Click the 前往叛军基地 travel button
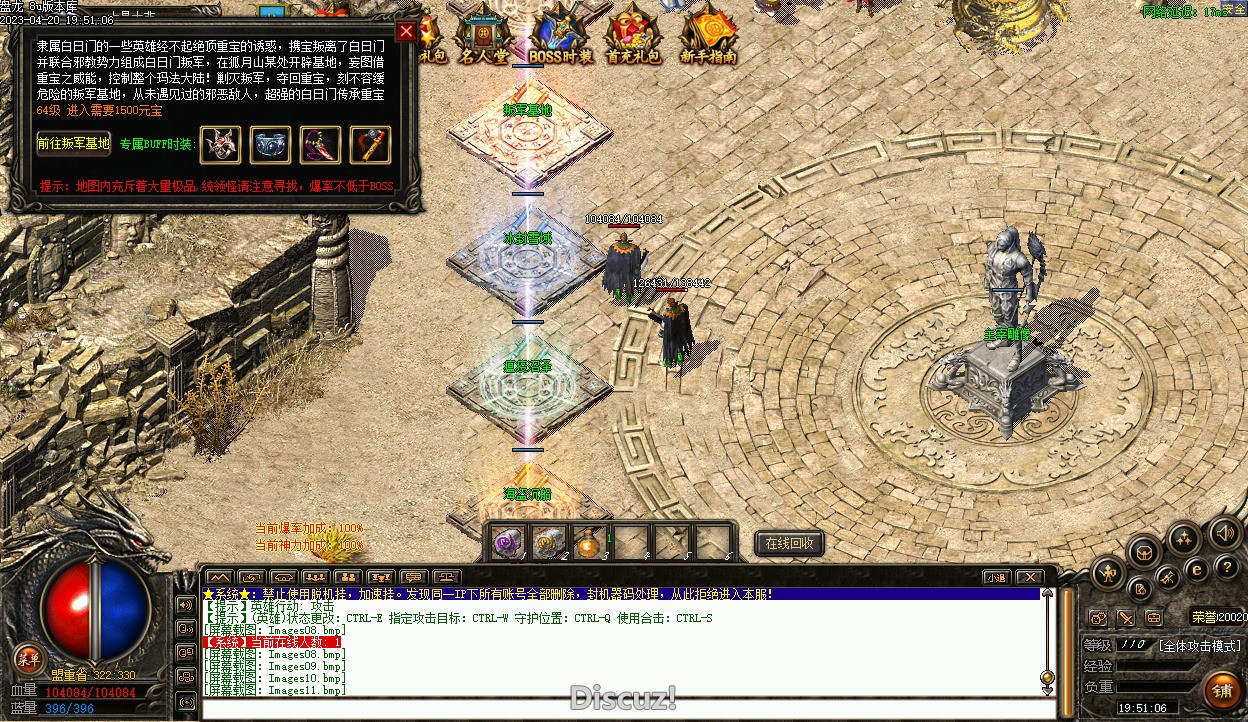 tap(73, 143)
